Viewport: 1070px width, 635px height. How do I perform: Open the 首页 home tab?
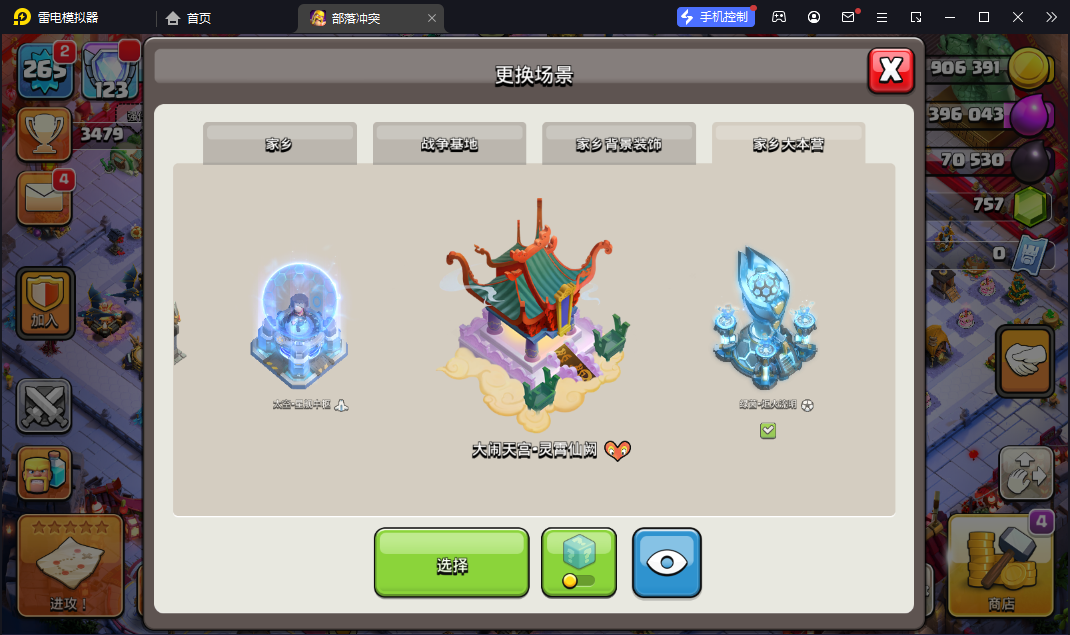click(x=189, y=18)
